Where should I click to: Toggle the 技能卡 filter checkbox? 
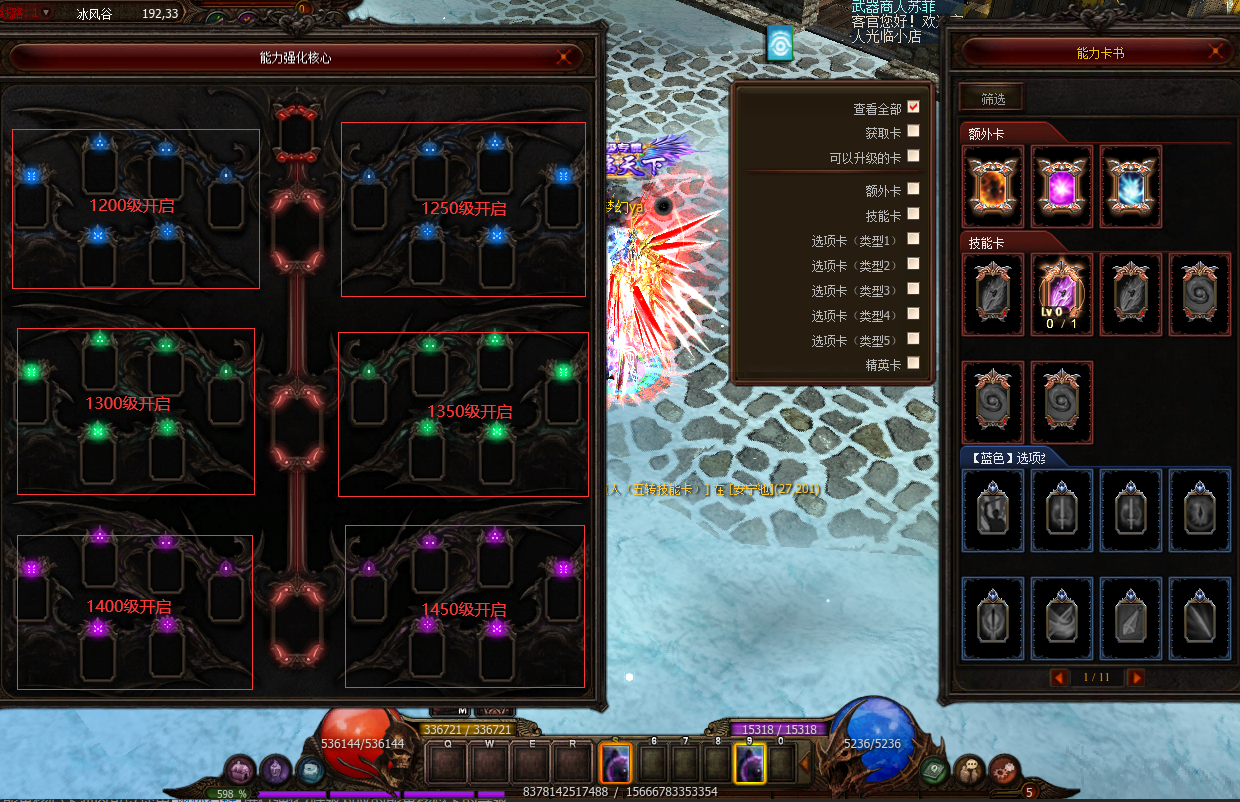click(x=913, y=214)
